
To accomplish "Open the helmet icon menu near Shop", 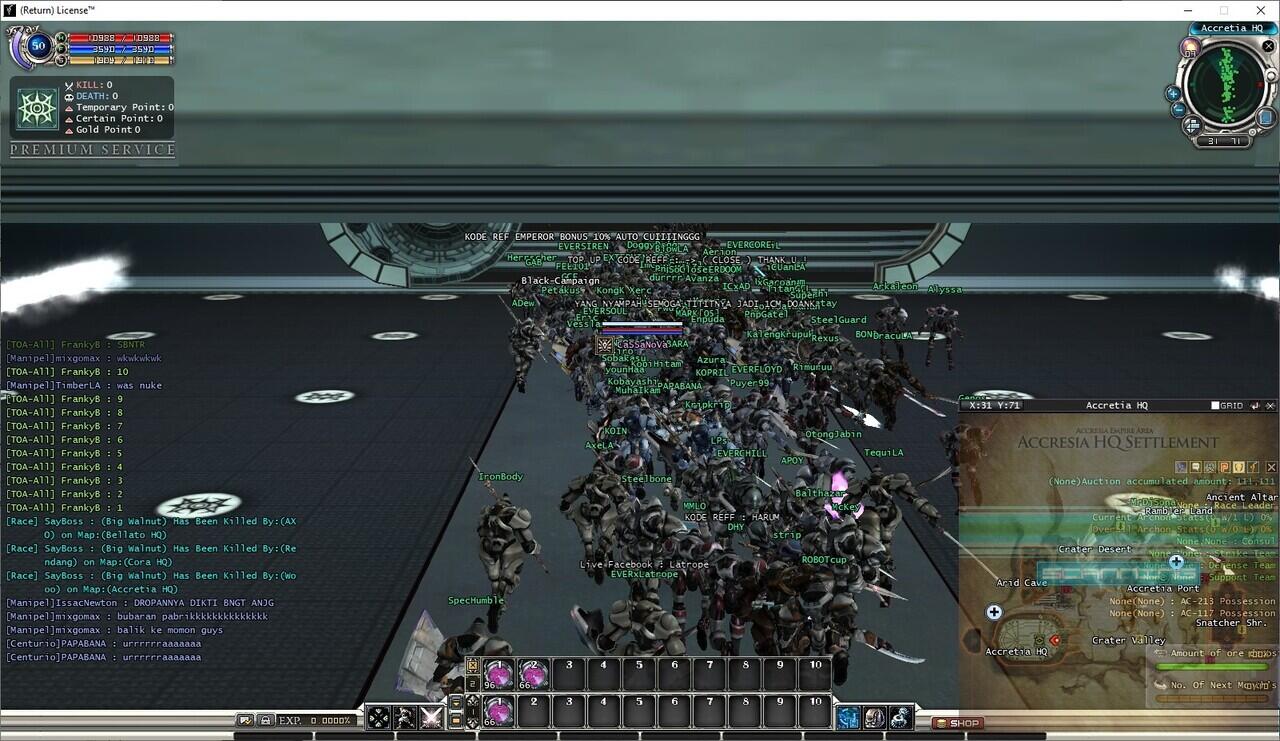I will tap(874, 717).
